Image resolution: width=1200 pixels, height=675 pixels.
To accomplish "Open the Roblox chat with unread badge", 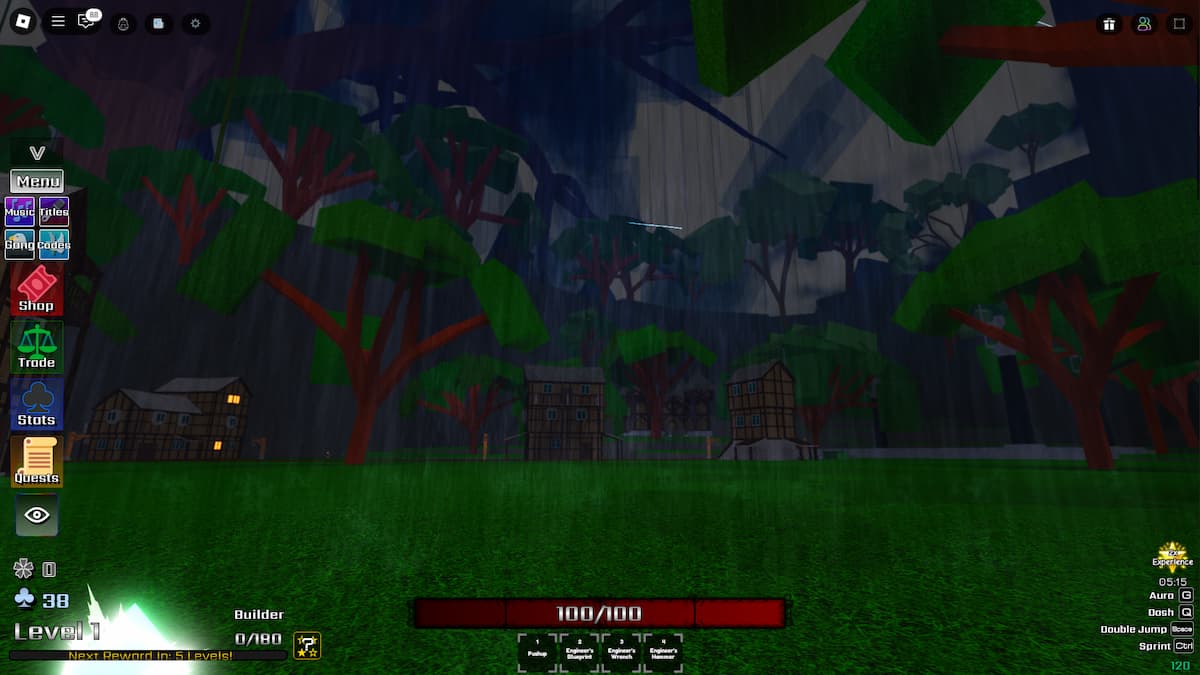I will click(88, 21).
